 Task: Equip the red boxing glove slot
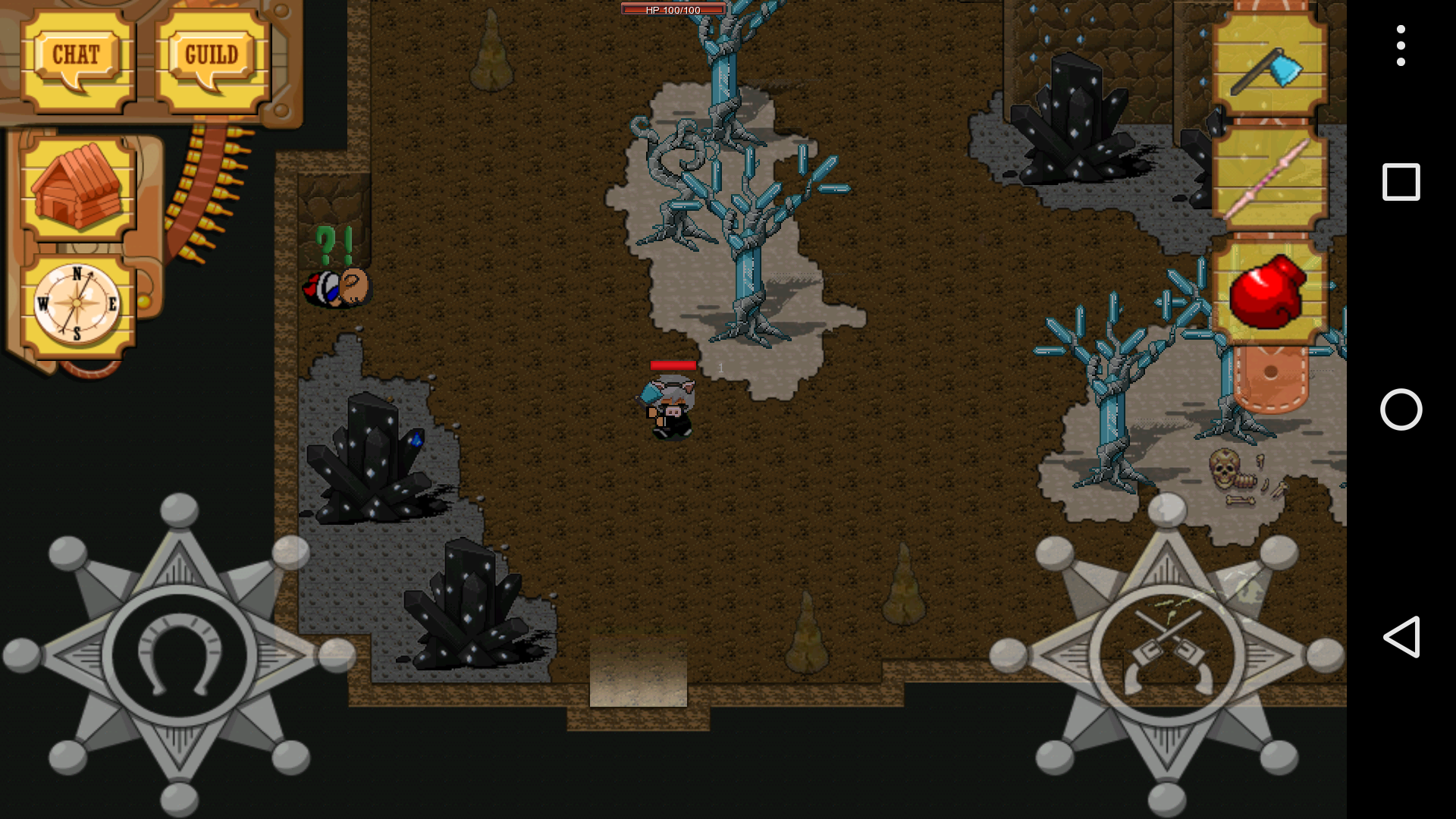point(1269,292)
